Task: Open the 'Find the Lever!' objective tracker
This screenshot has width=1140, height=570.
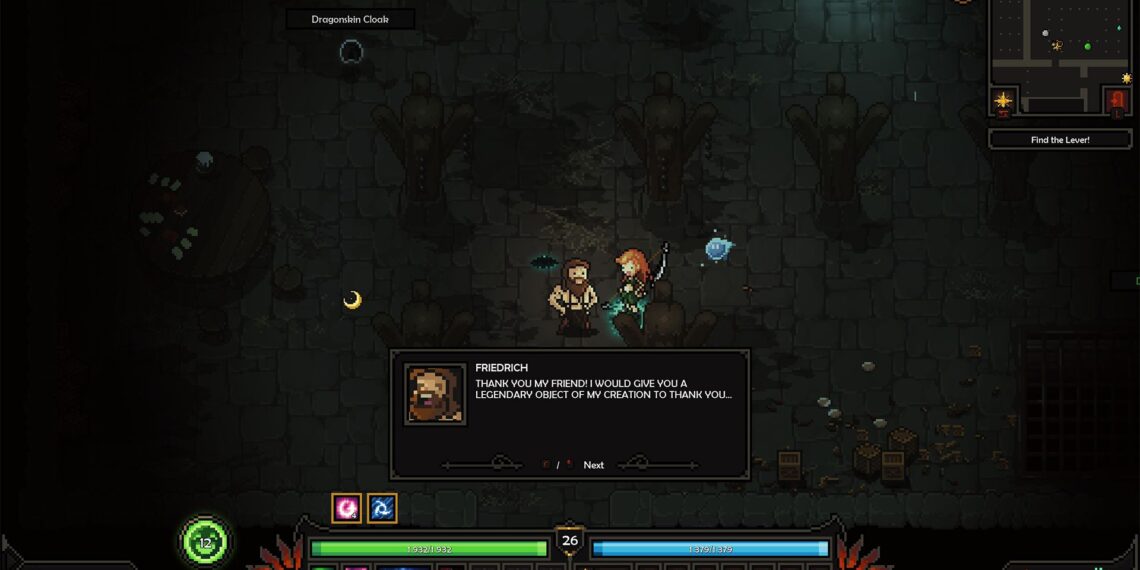Action: [x=1060, y=140]
